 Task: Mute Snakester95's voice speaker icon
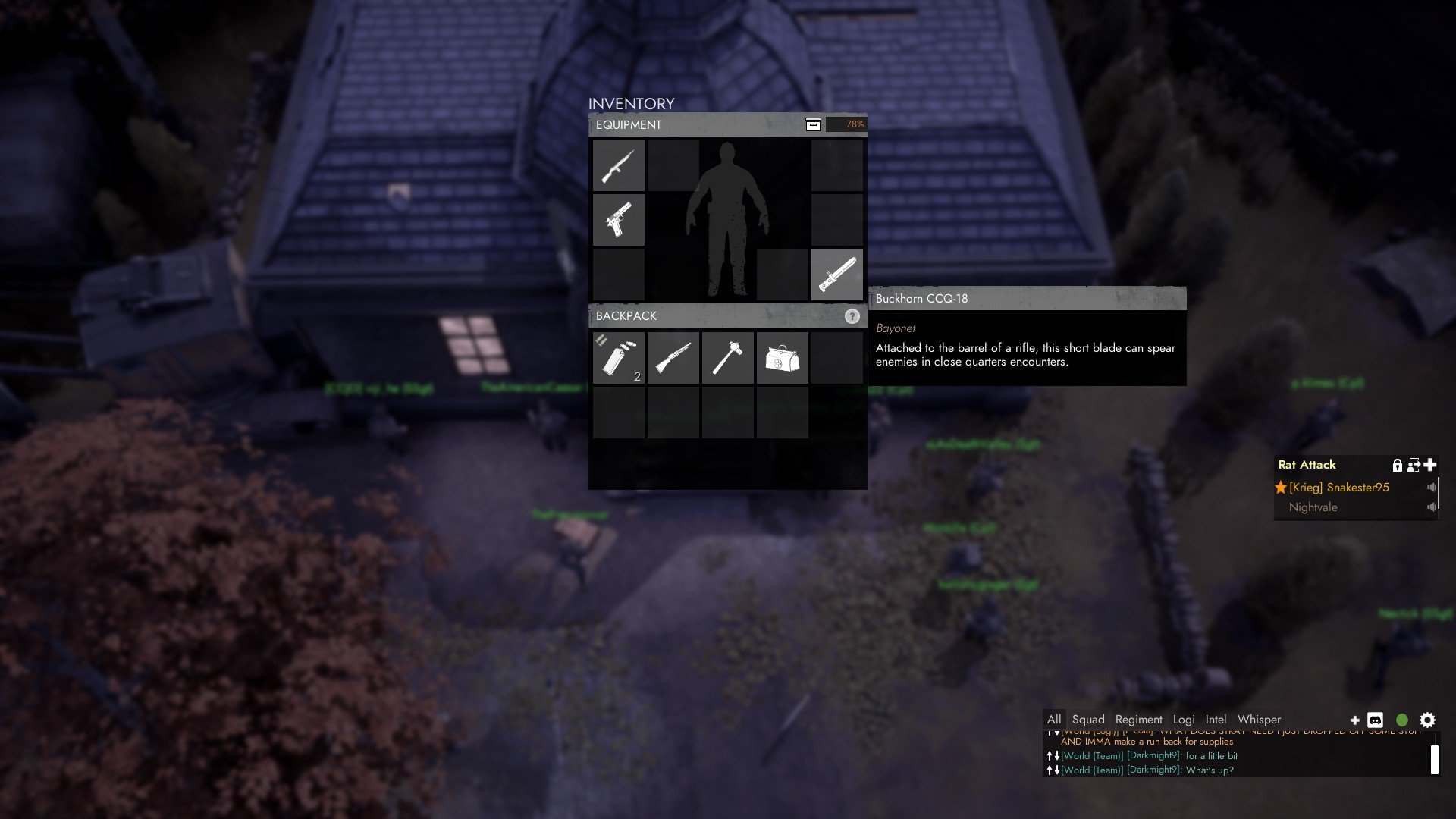pyautogui.click(x=1431, y=488)
